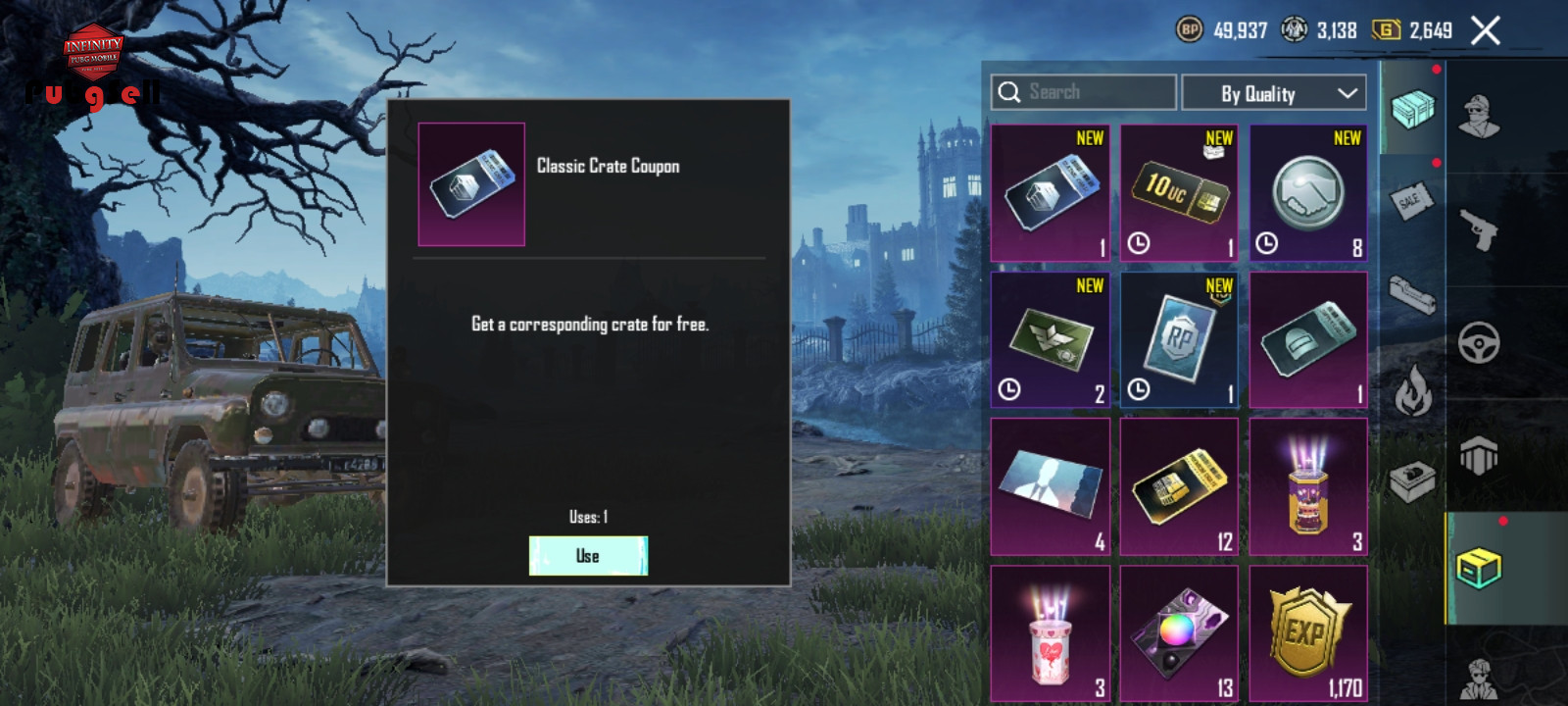Select the handshake coin item
The width and height of the screenshot is (1568, 706).
tap(1308, 193)
